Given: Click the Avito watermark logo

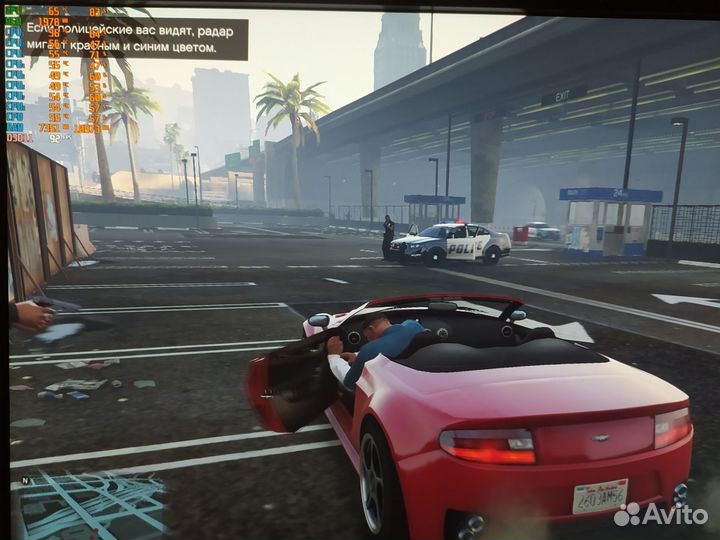Looking at the screenshot, I should coord(660,514).
